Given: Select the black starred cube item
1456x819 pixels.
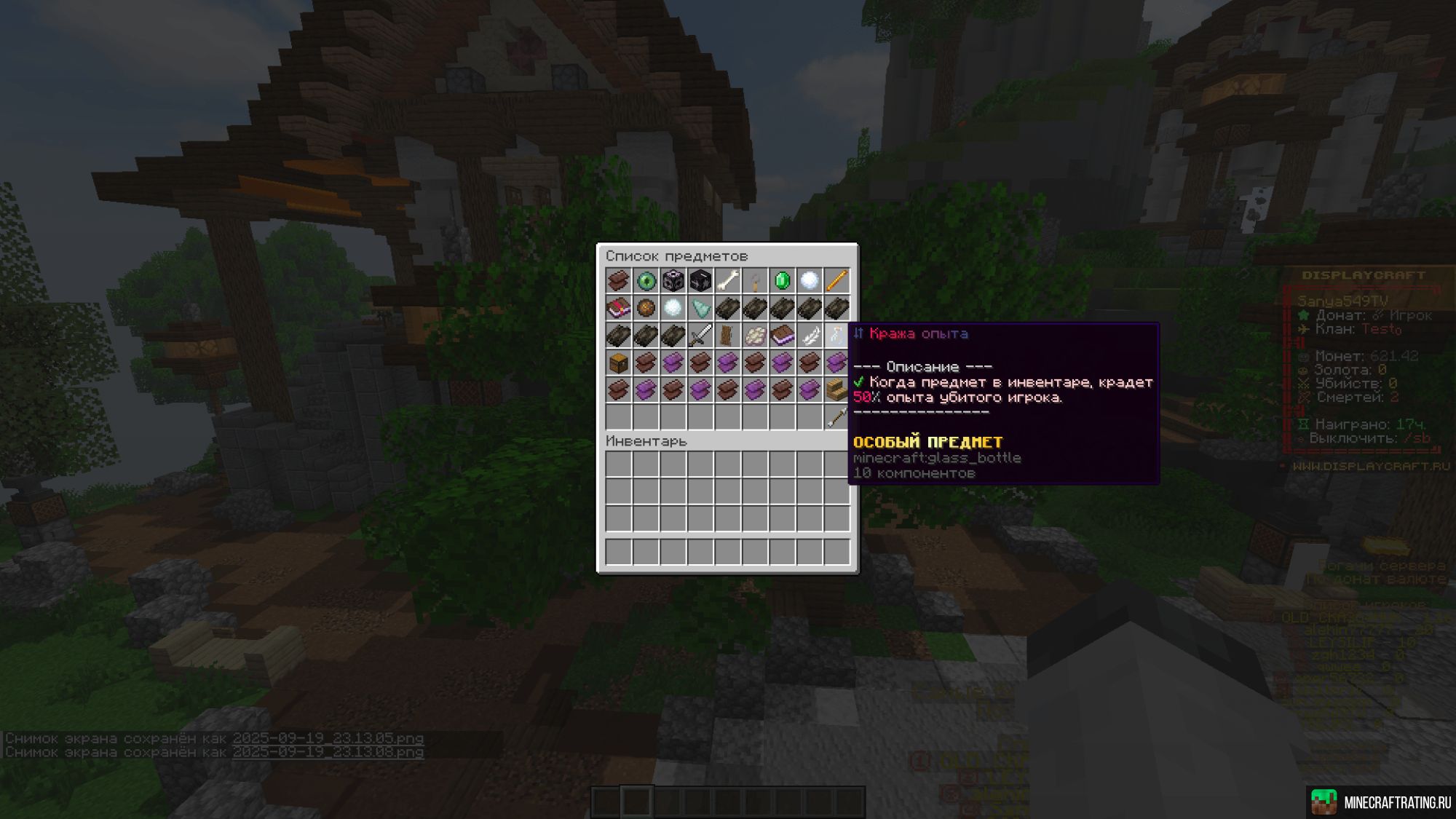Looking at the screenshot, I should 700,280.
